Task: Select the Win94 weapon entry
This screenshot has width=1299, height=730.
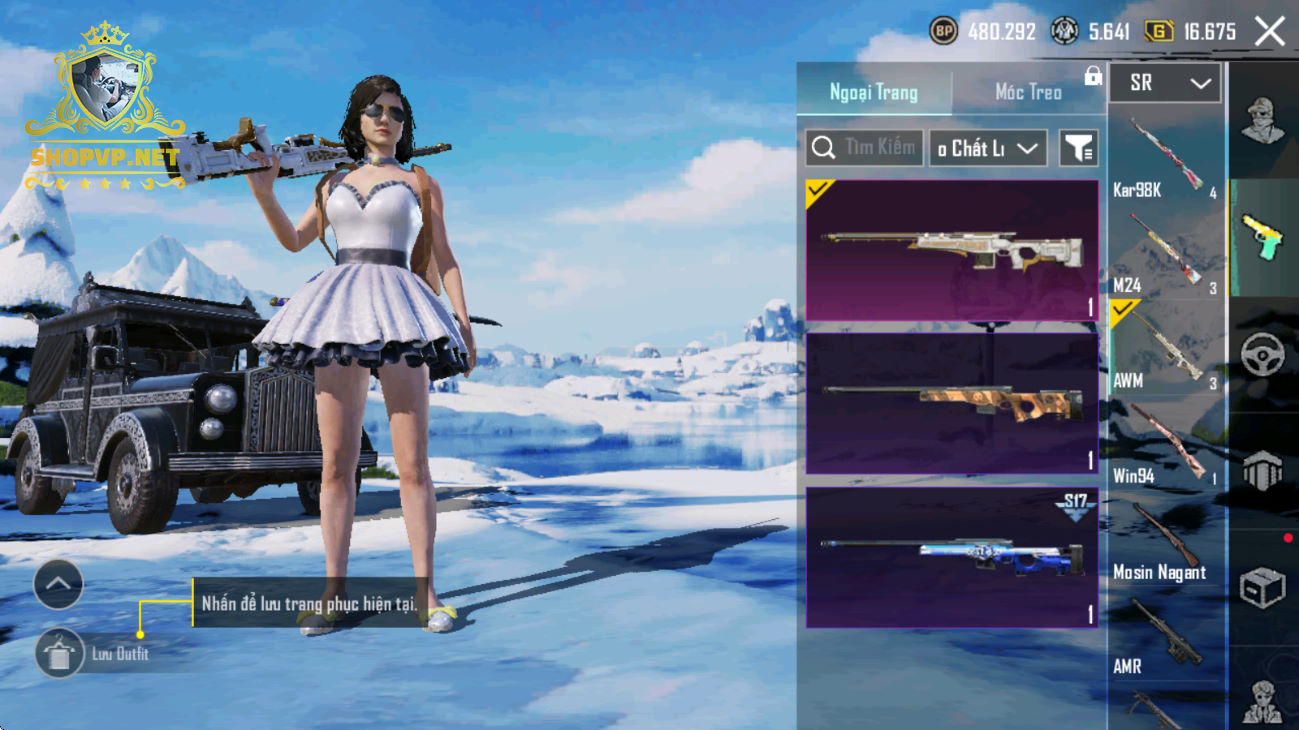Action: [x=1165, y=444]
